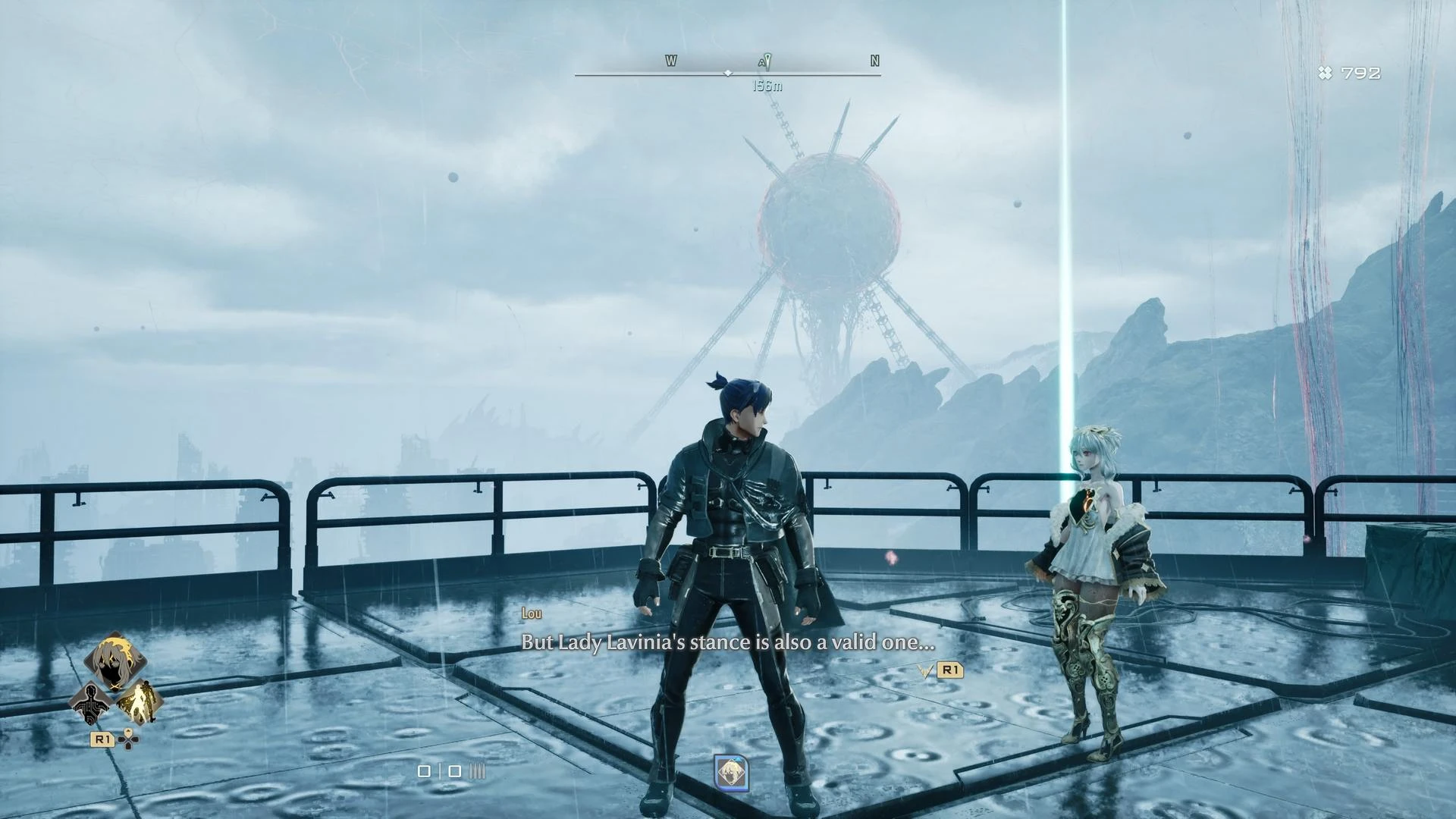Use the blue-framed partner item slot

731,773
